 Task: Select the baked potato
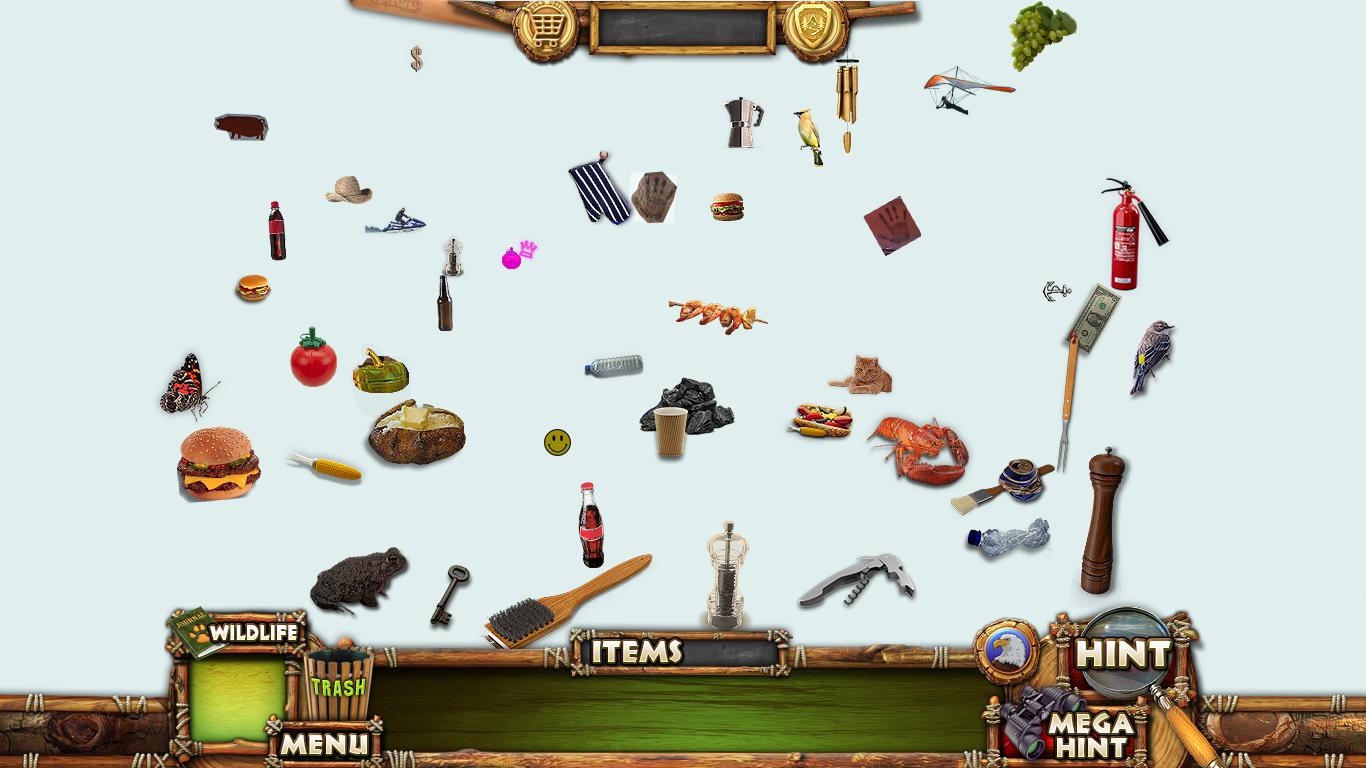pyautogui.click(x=416, y=432)
